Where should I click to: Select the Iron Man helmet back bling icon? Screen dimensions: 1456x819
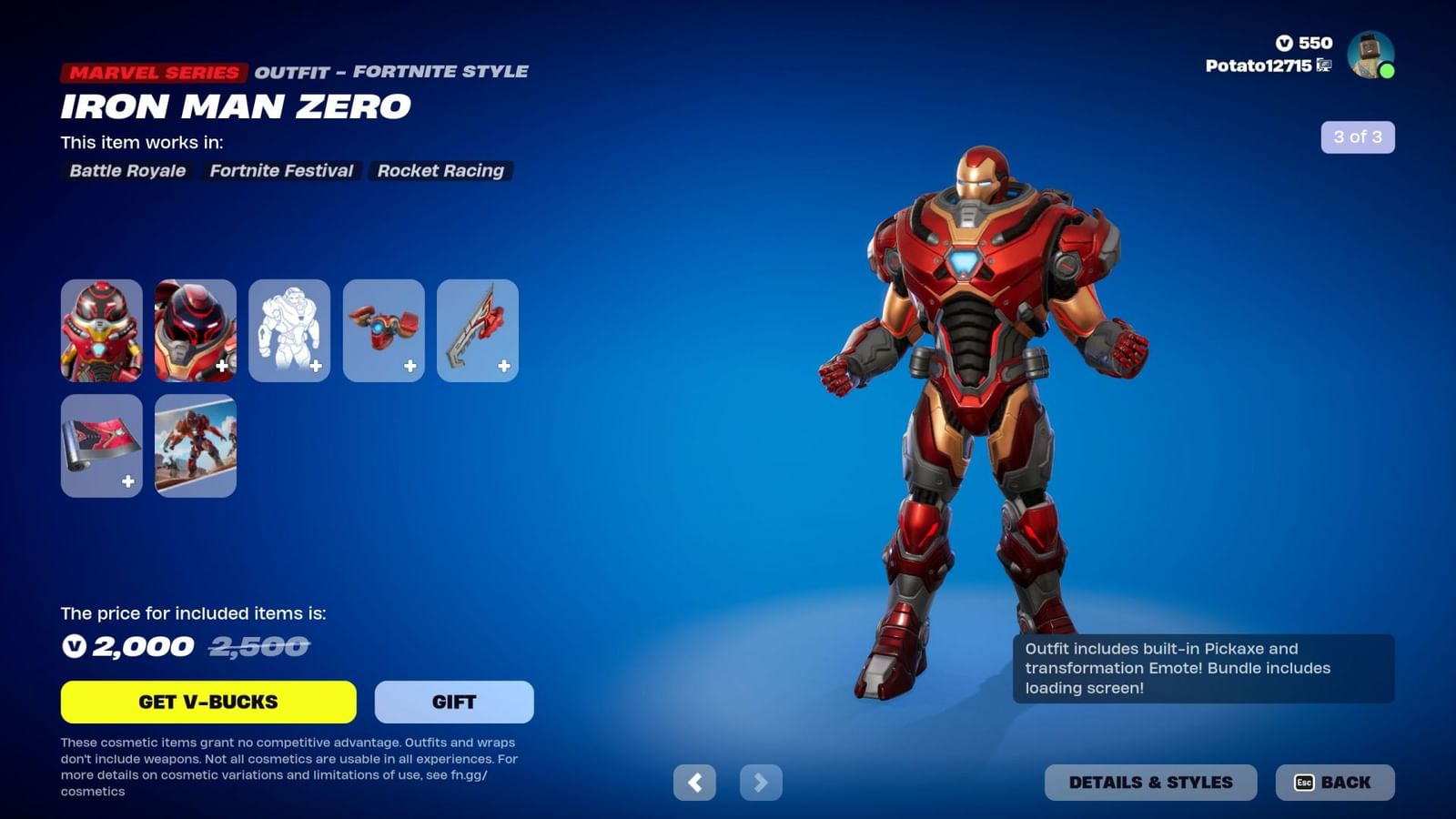(196, 330)
